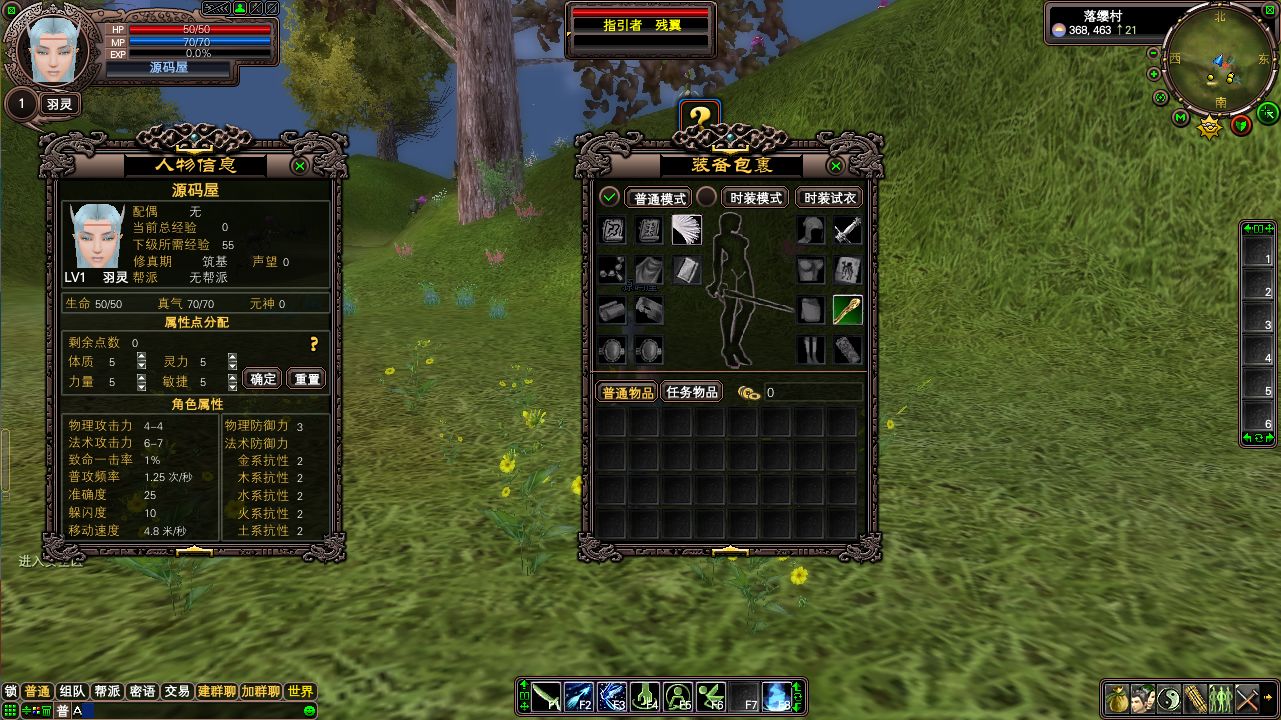Screen dimensions: 1281x720
Task: Zoom in the minimap with plus button
Action: coord(1154,74)
